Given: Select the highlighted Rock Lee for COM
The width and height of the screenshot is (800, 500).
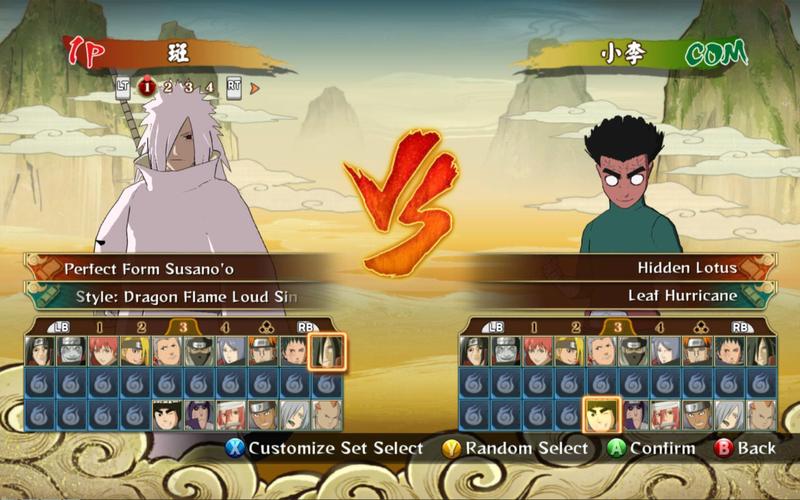Looking at the screenshot, I should point(602,414).
